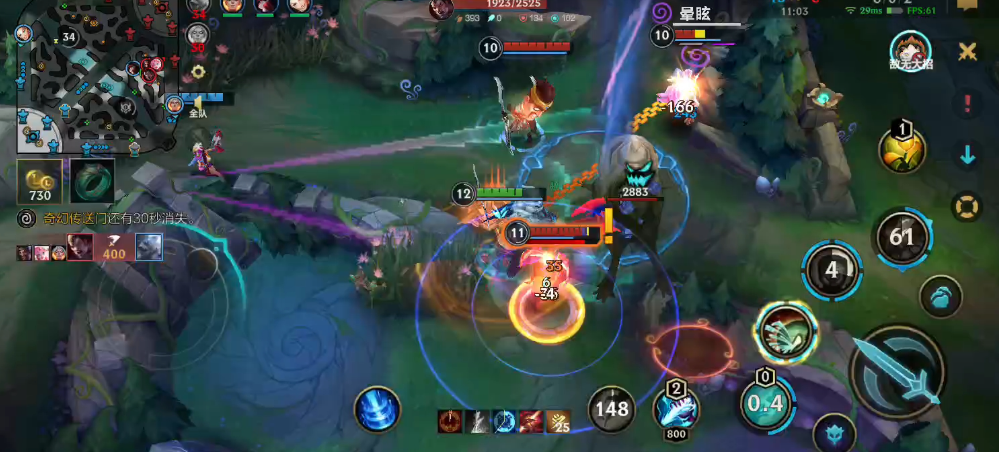Tap the crossed swords attack ping
999x452 pixels.
[967, 50]
